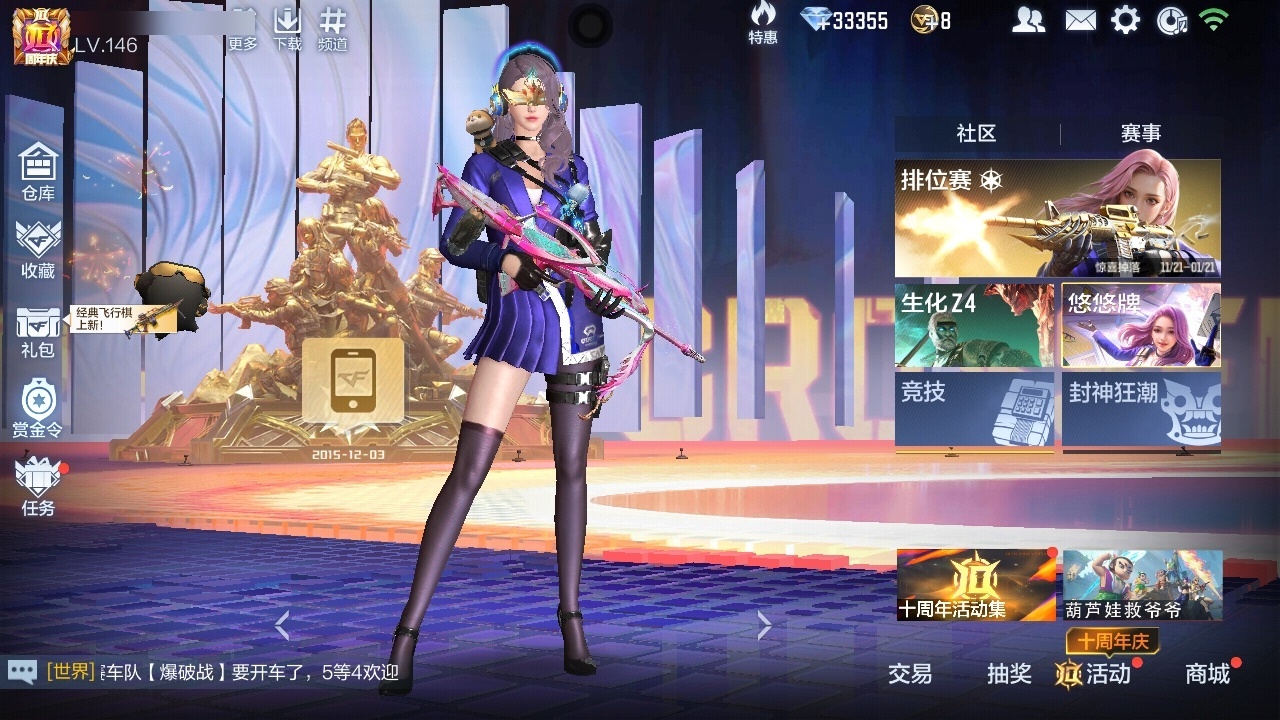
Task: Show the next character with right arrow
Action: point(764,625)
